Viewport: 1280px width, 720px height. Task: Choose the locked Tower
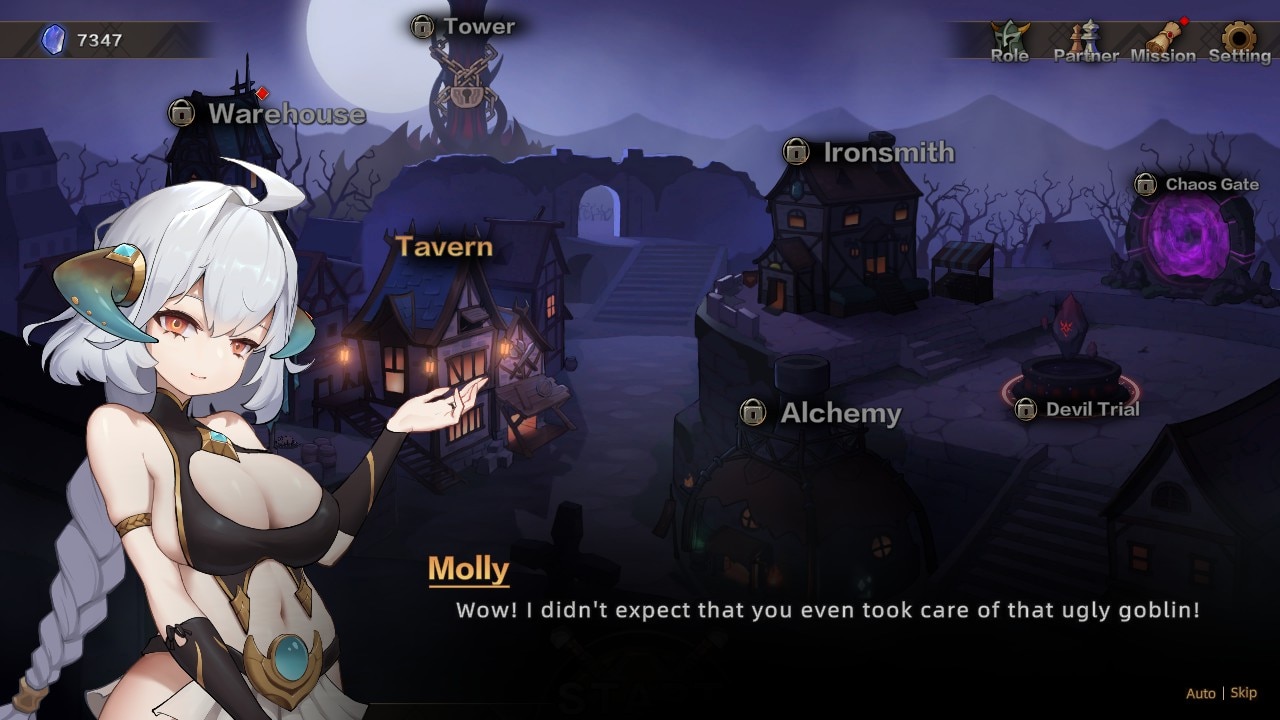point(463,27)
